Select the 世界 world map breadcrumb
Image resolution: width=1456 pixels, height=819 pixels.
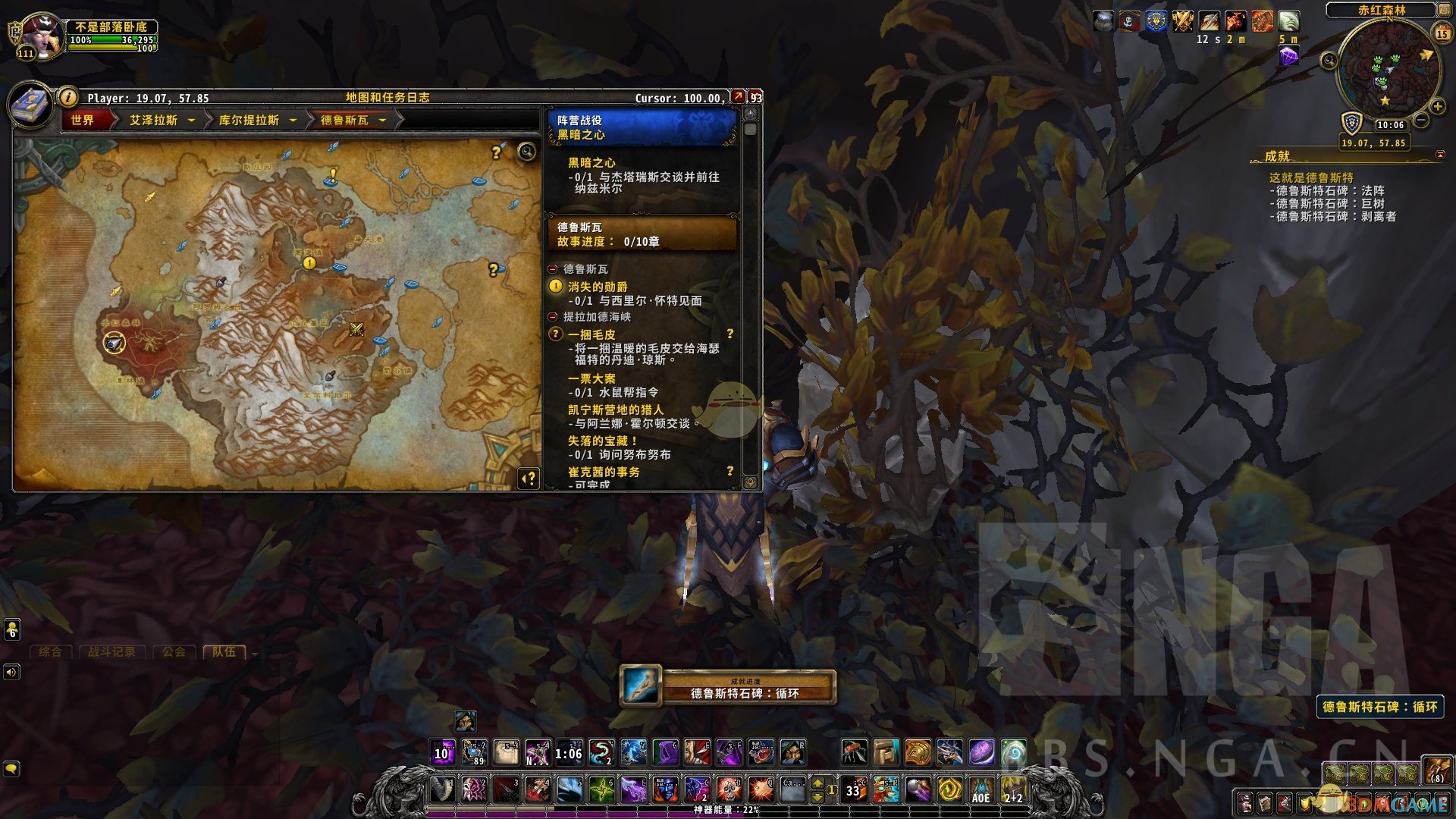coord(83,120)
